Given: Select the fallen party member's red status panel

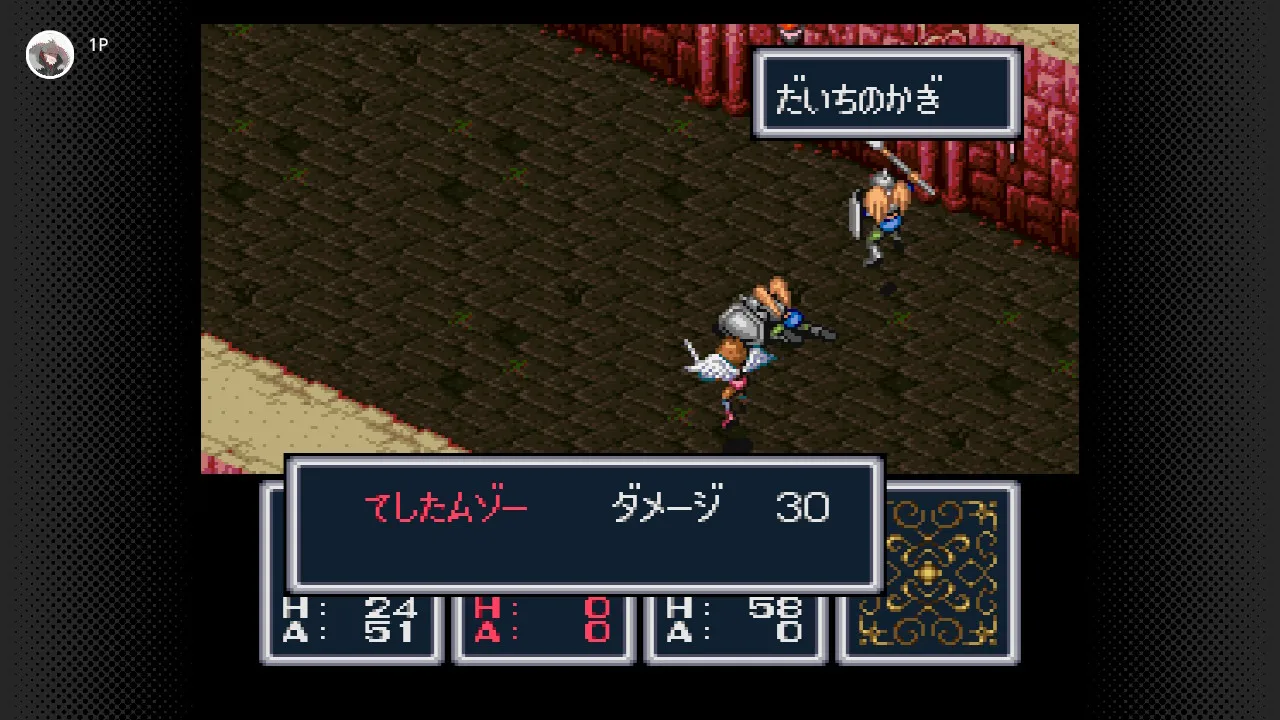Looking at the screenshot, I should tap(543, 624).
